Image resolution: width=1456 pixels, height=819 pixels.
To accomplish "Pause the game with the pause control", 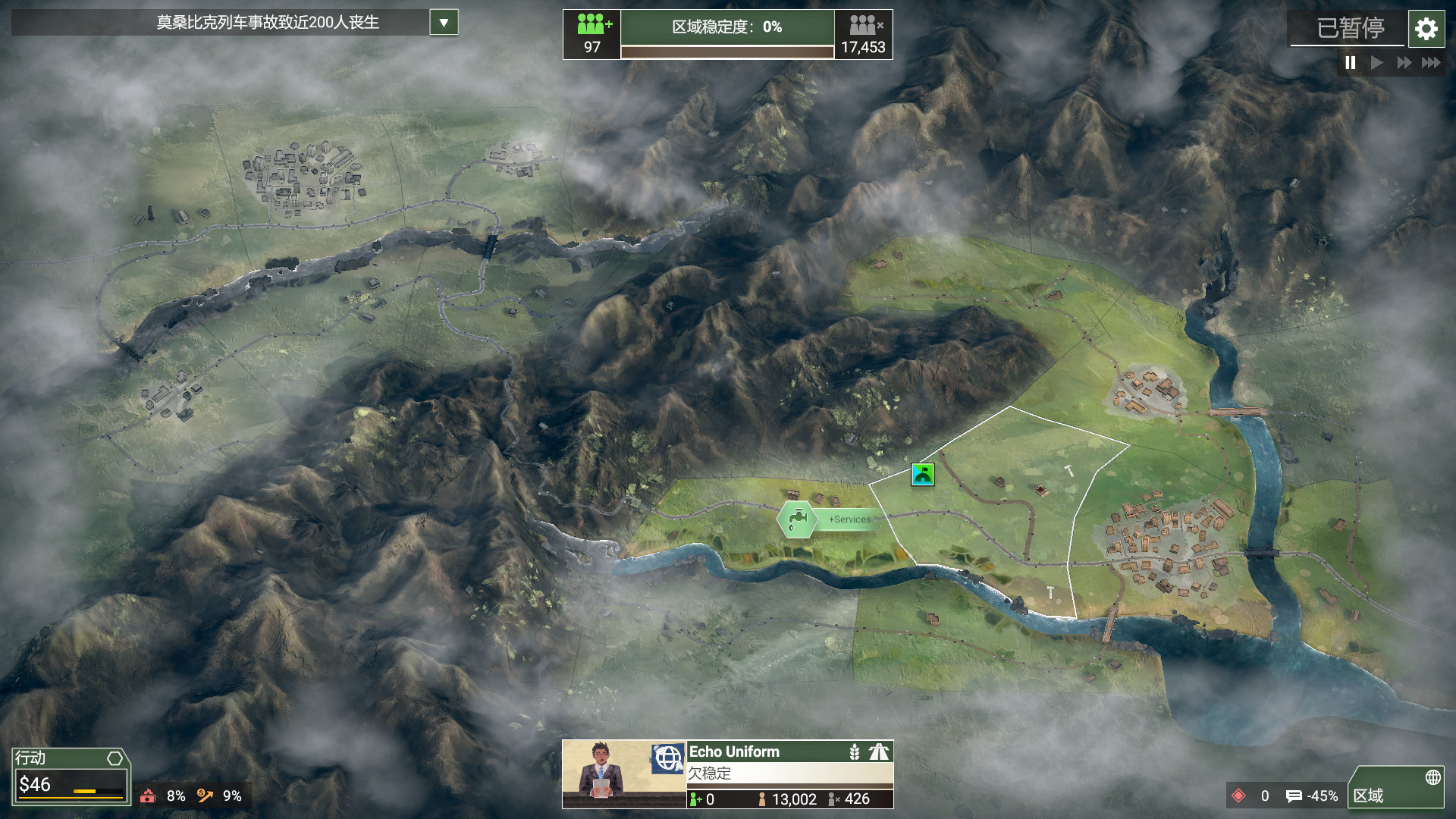I will coord(1350,64).
